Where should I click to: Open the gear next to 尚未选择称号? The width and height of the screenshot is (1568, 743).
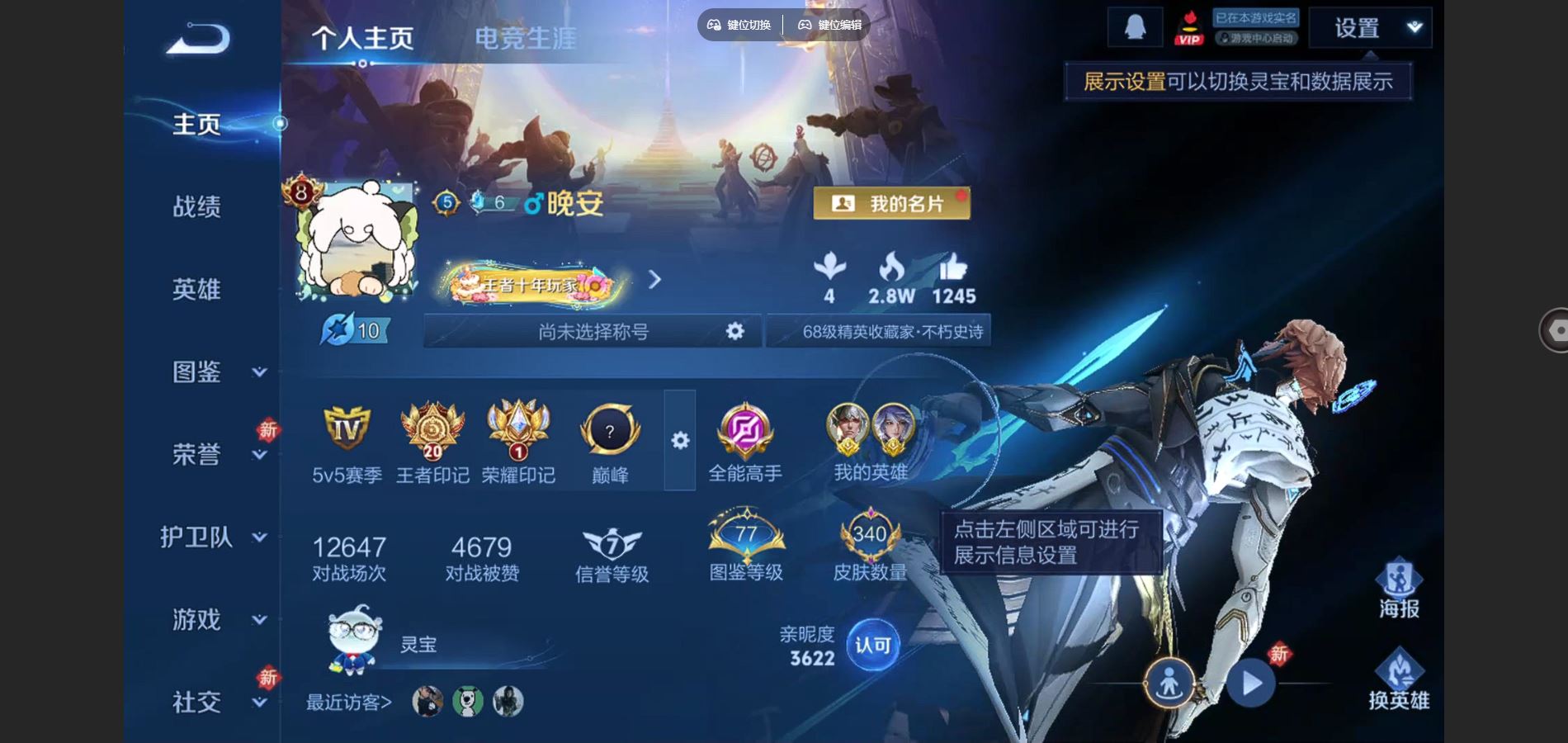click(734, 330)
